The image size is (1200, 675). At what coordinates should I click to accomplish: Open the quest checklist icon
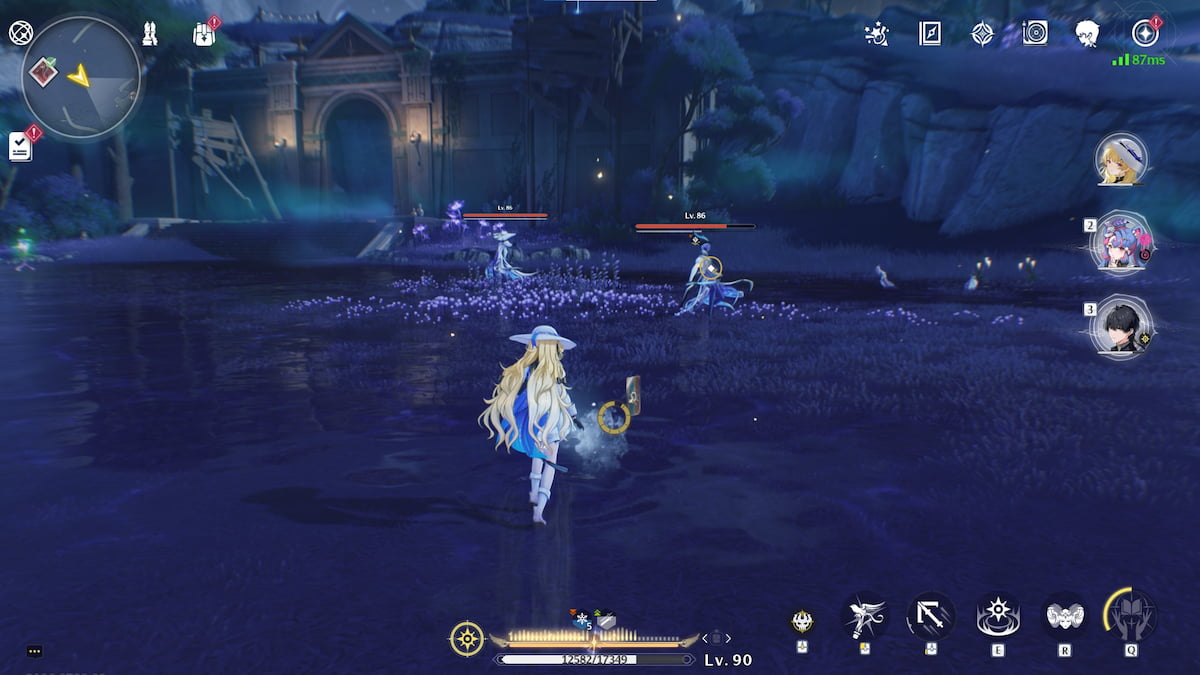click(20, 147)
